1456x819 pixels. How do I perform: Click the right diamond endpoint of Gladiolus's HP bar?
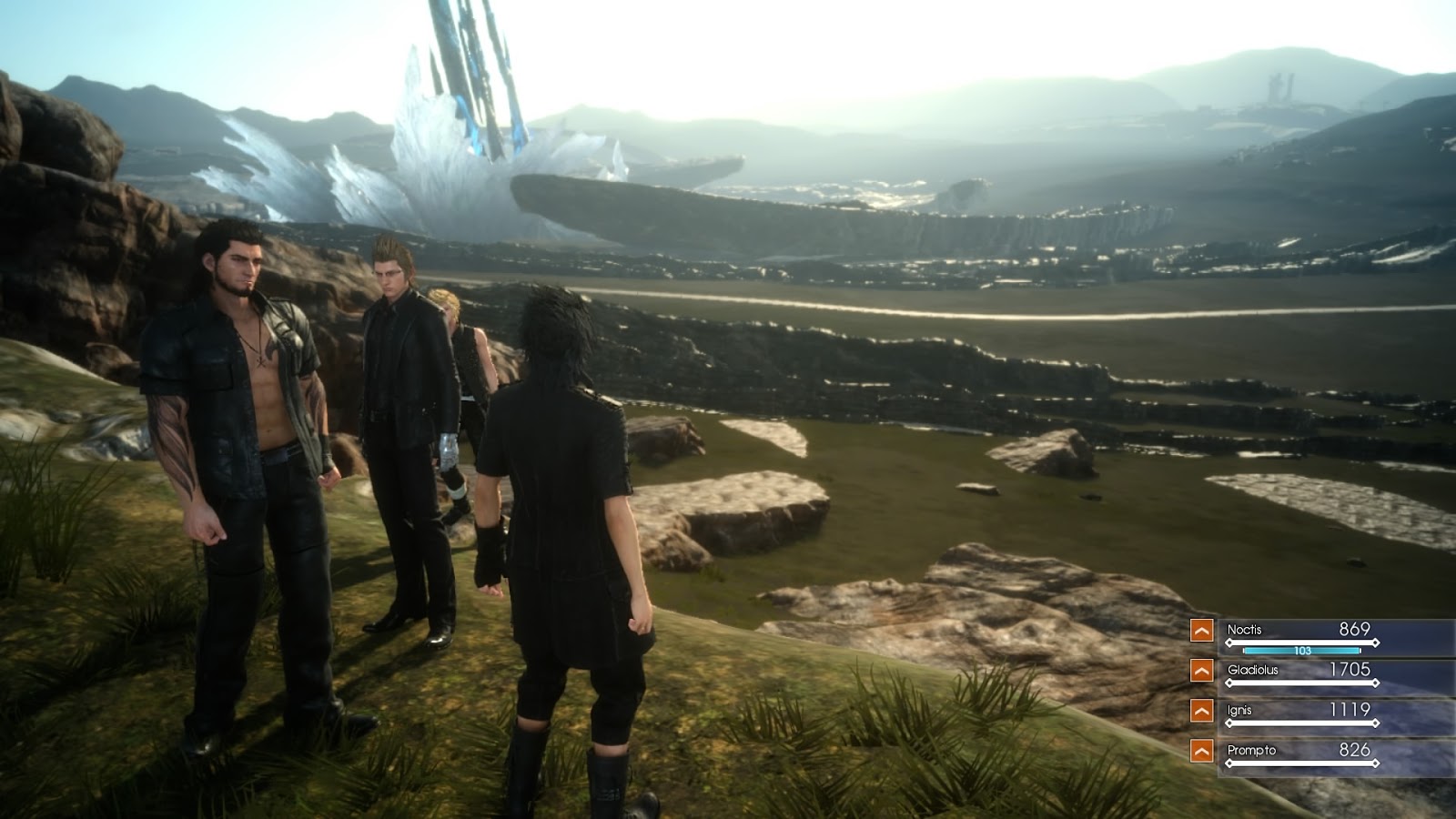pos(1376,682)
